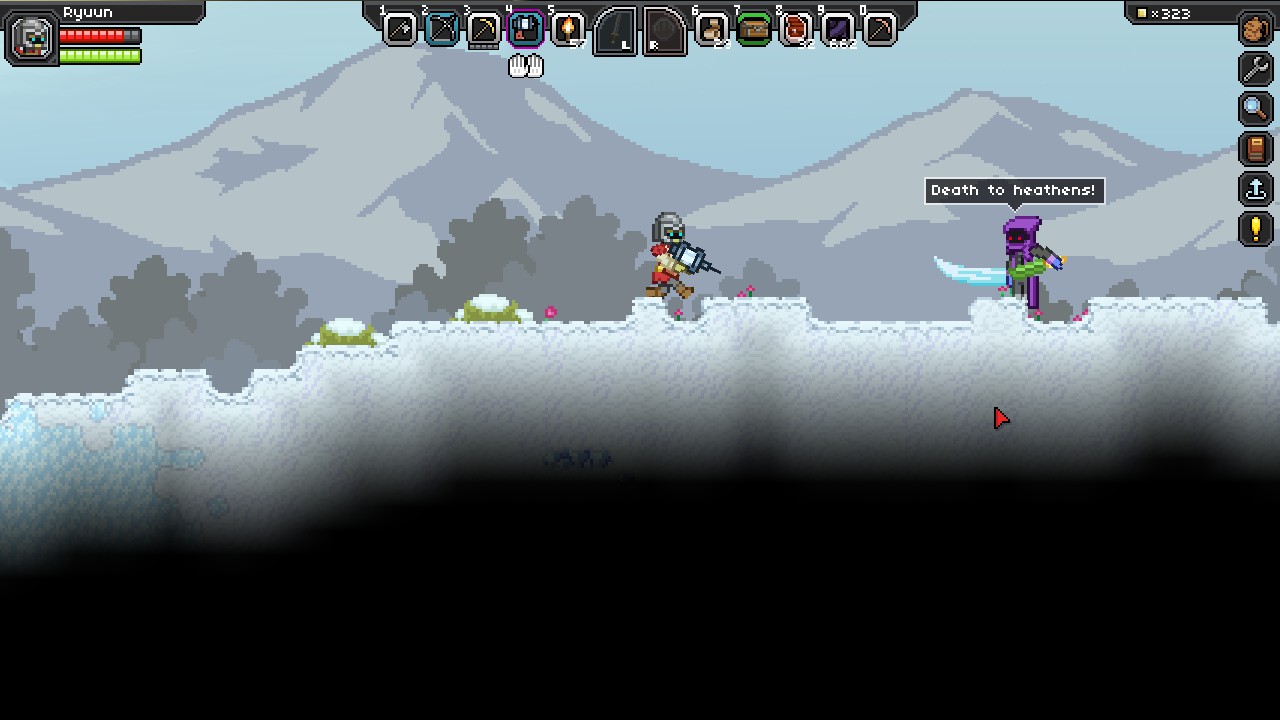1280x720 pixels.
Task: Select the copper pickaxe in slot 0
Action: coord(879,29)
